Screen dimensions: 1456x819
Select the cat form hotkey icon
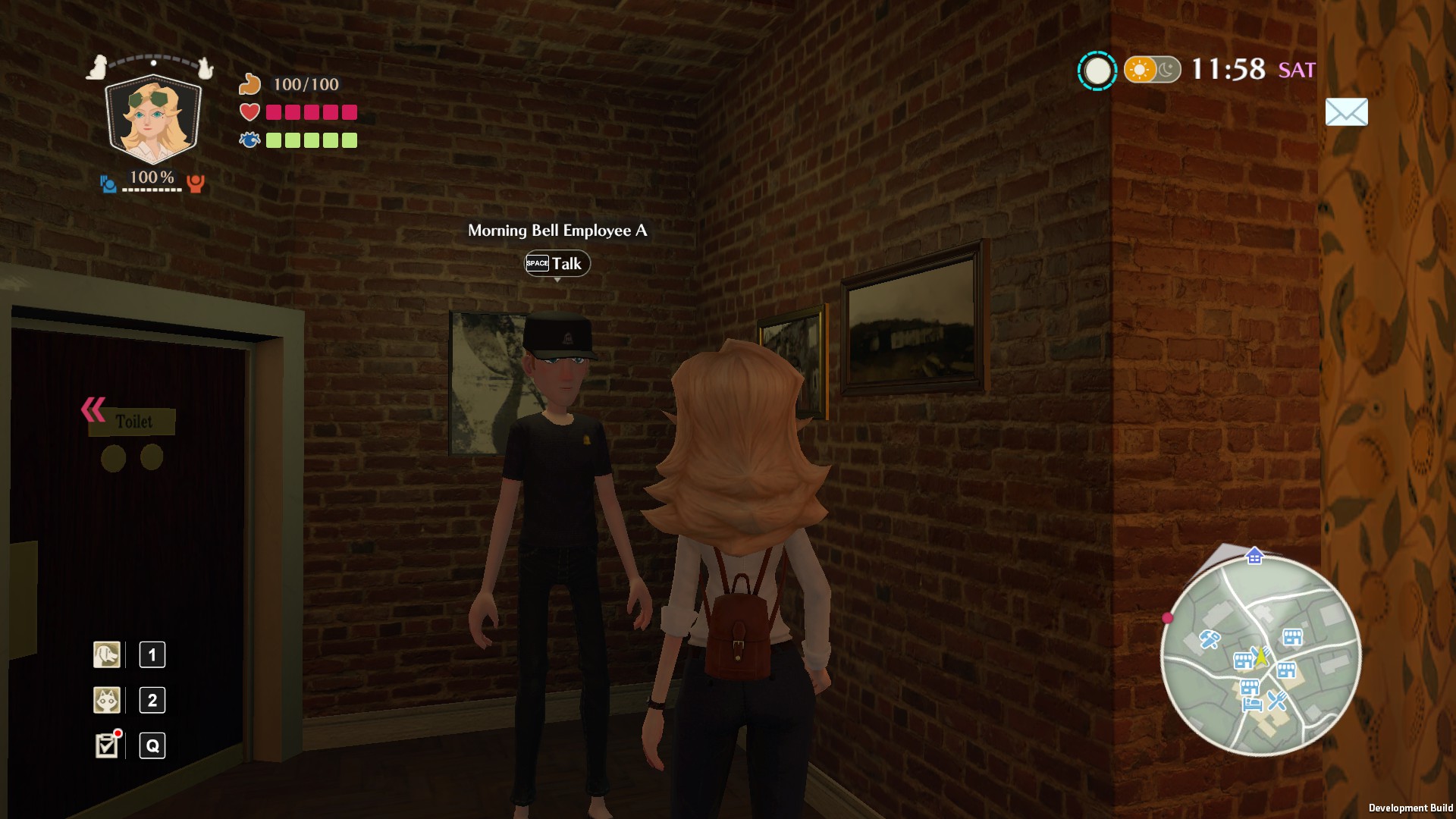click(106, 700)
